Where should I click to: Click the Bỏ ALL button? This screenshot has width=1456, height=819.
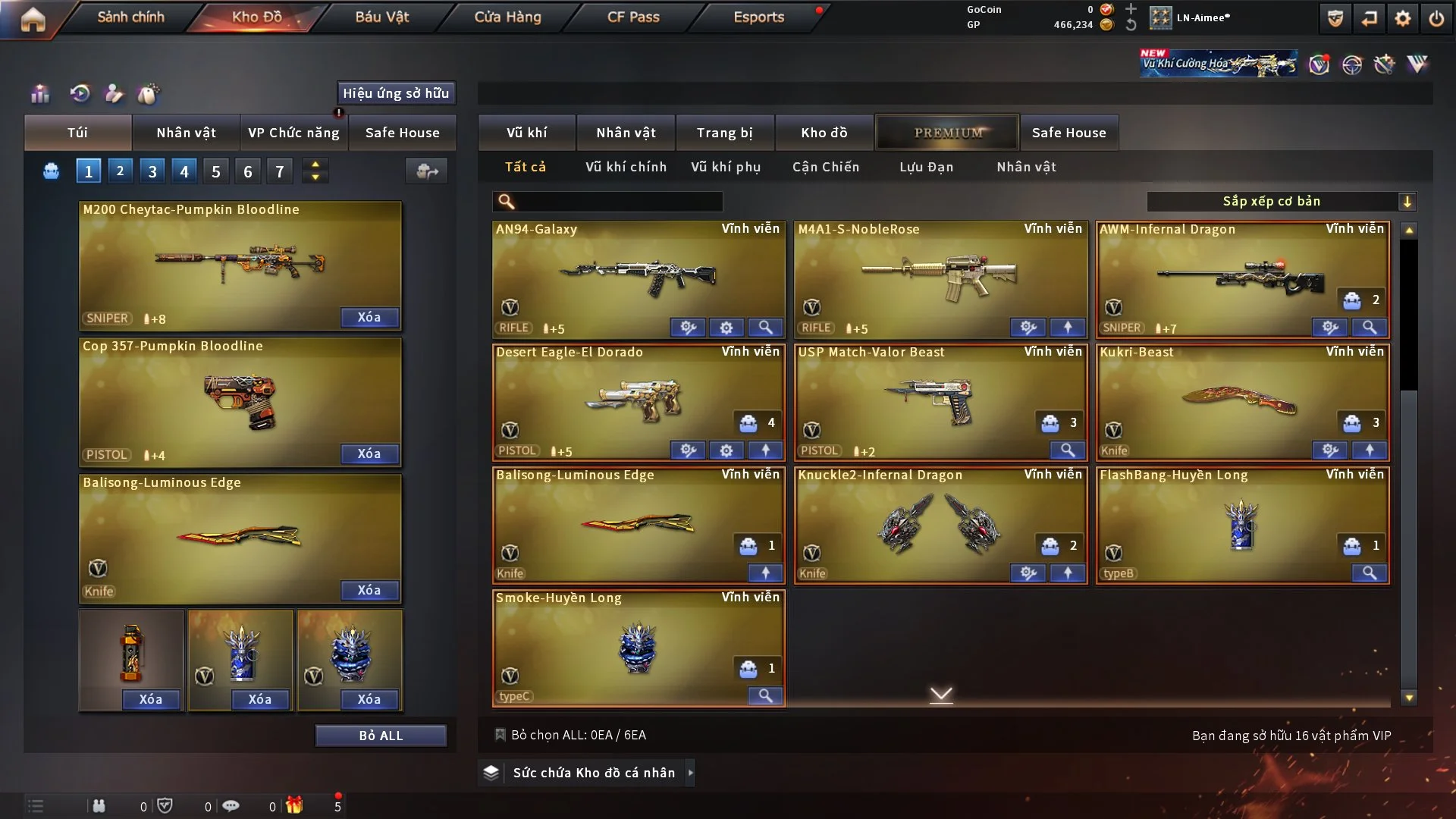381,736
